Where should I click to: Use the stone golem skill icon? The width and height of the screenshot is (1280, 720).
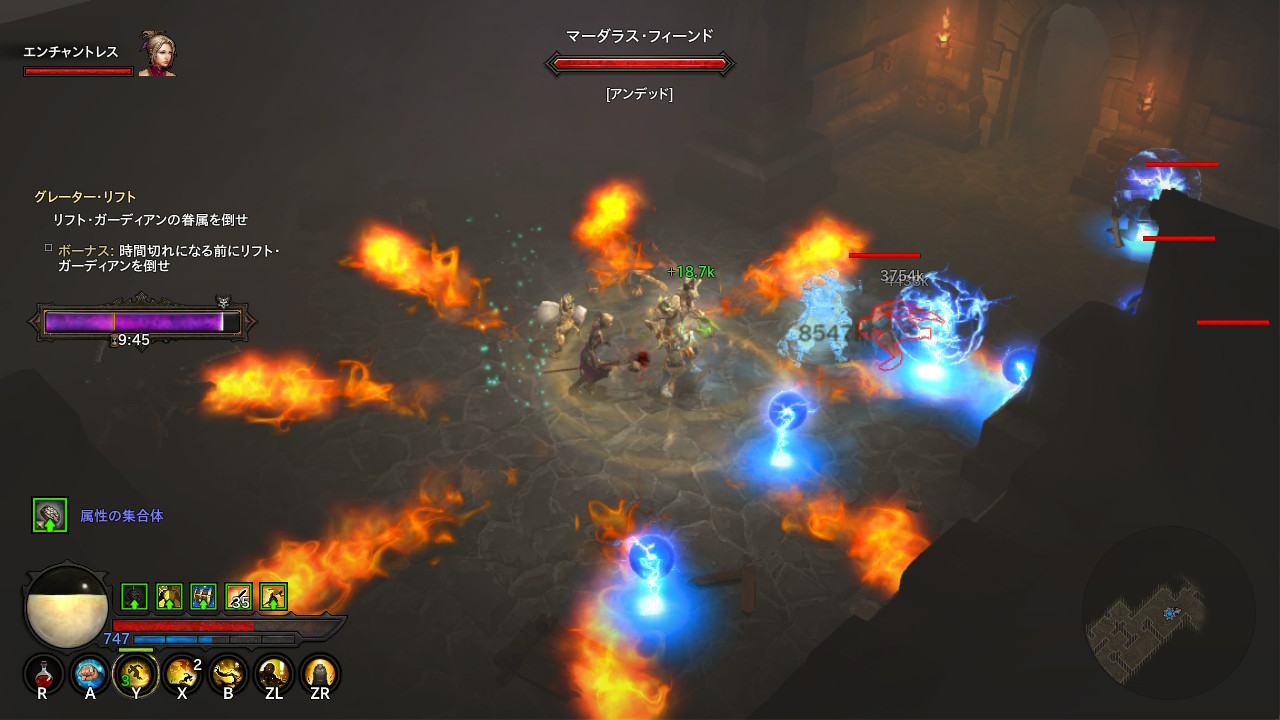(x=320, y=673)
